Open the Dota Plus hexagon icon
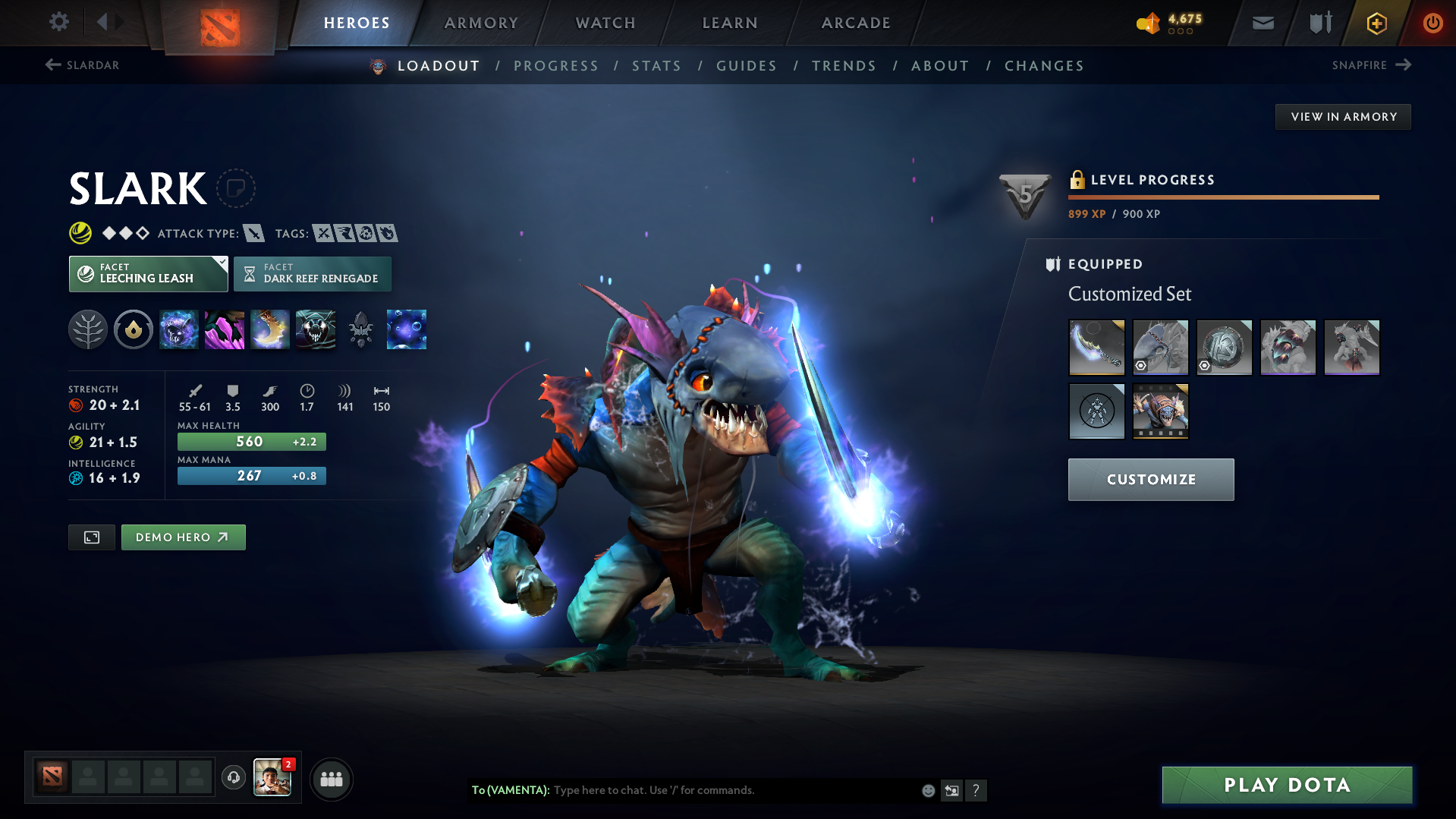This screenshot has width=1456, height=819. (x=1376, y=23)
